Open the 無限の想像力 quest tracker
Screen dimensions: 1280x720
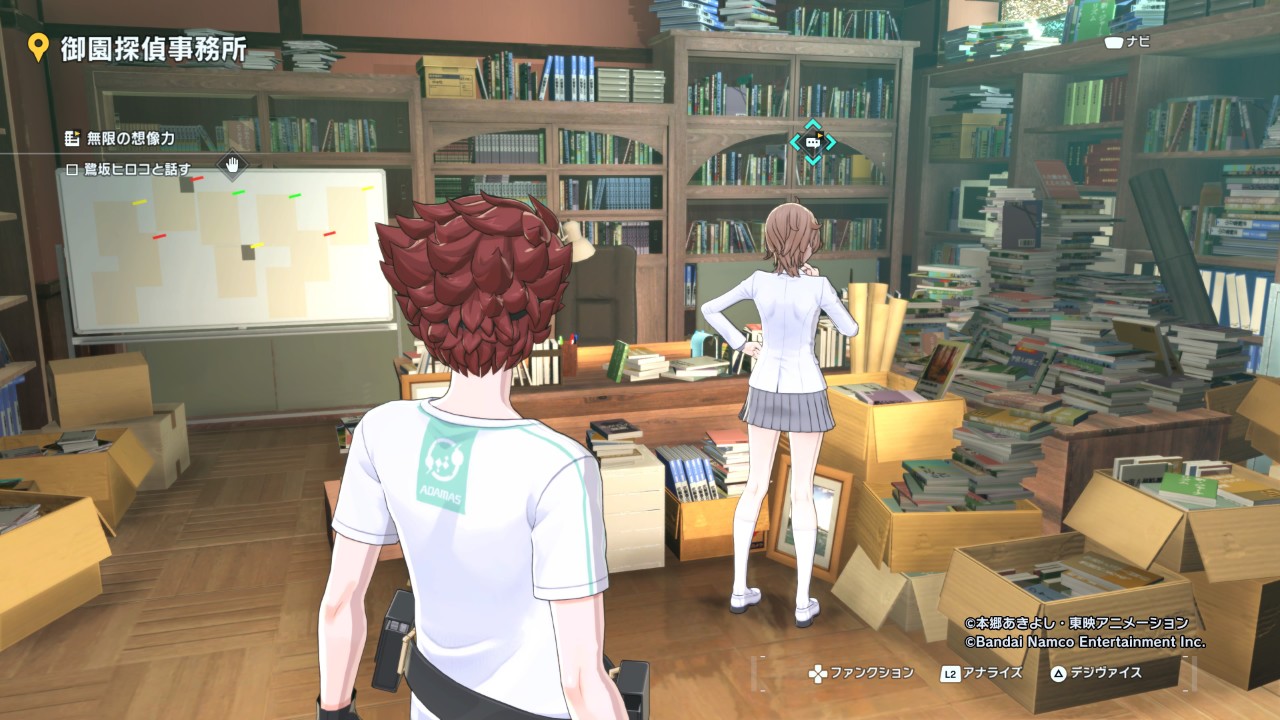click(130, 138)
